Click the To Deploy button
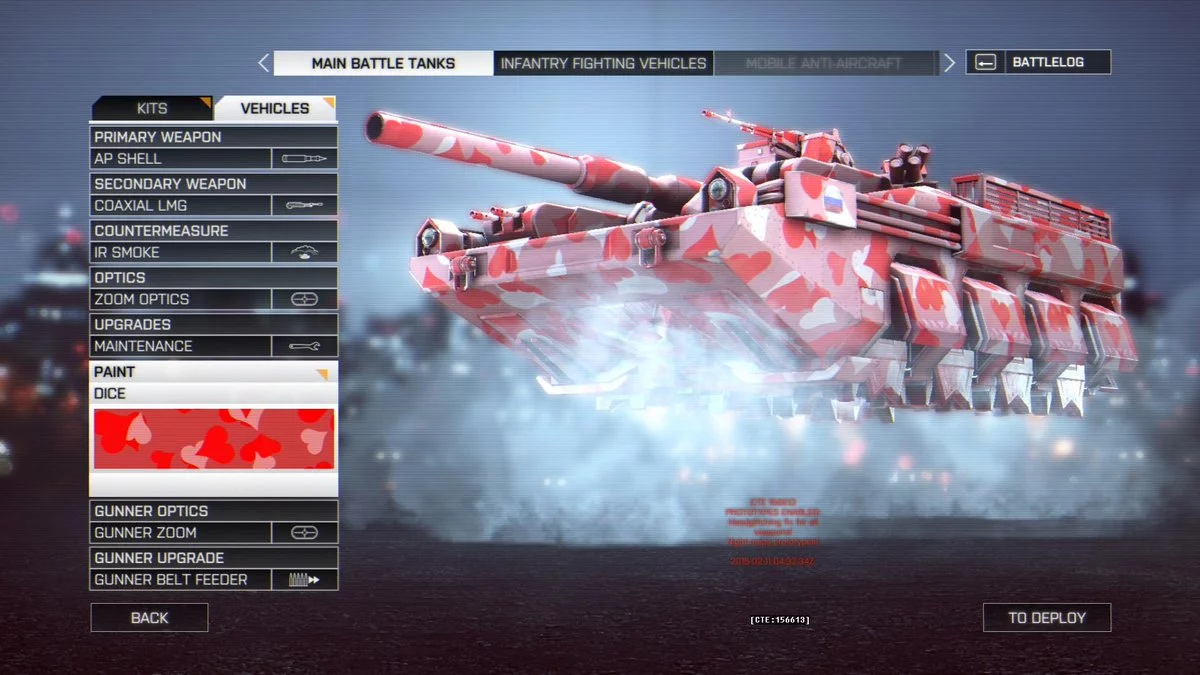This screenshot has width=1200, height=675. 1046,618
